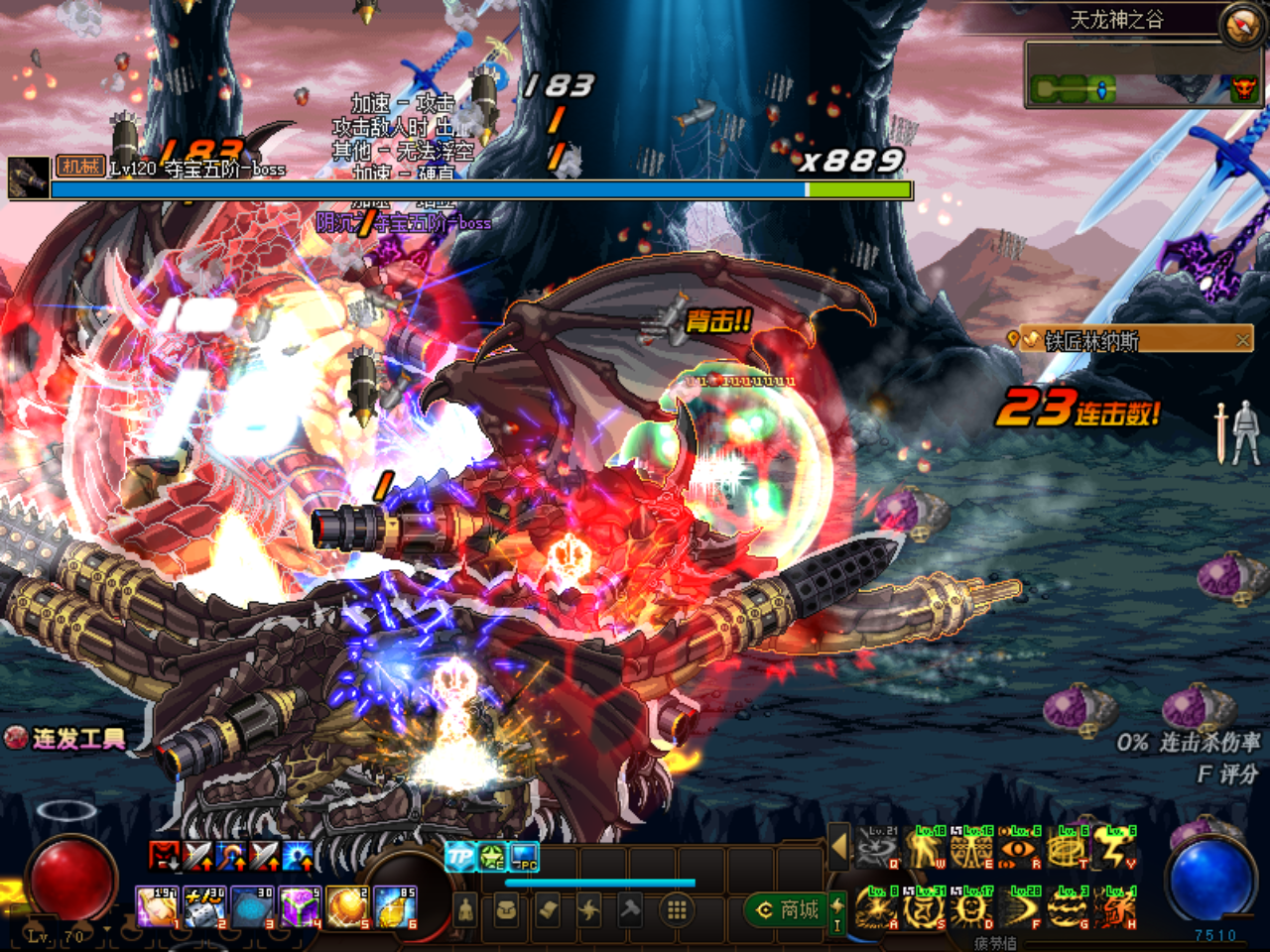Open the TP icon above the toolbar
1270x952 pixels.
click(x=459, y=856)
